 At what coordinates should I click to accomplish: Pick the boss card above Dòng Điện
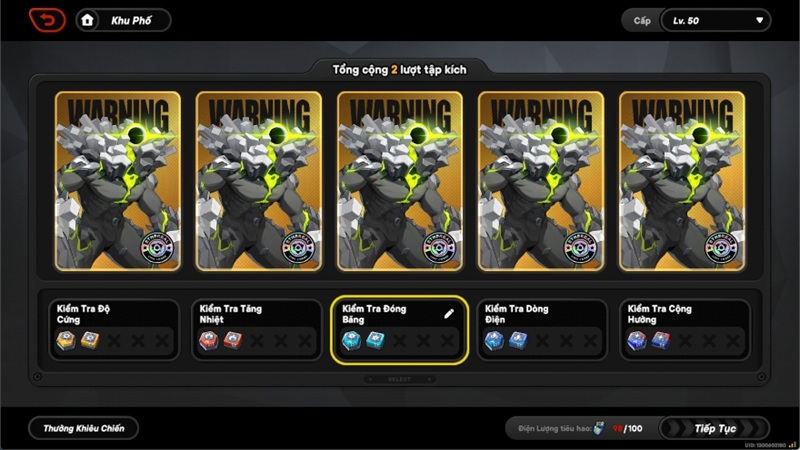tap(541, 181)
